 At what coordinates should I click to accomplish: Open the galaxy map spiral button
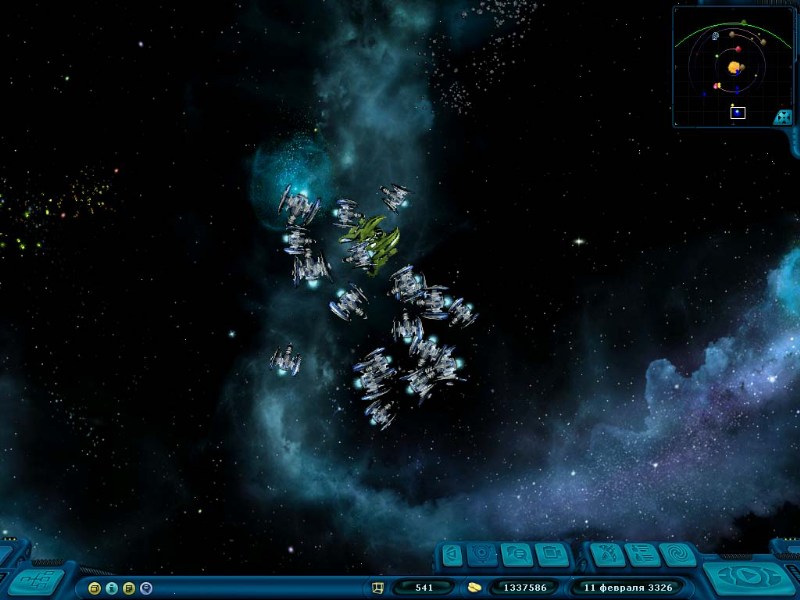coord(678,554)
